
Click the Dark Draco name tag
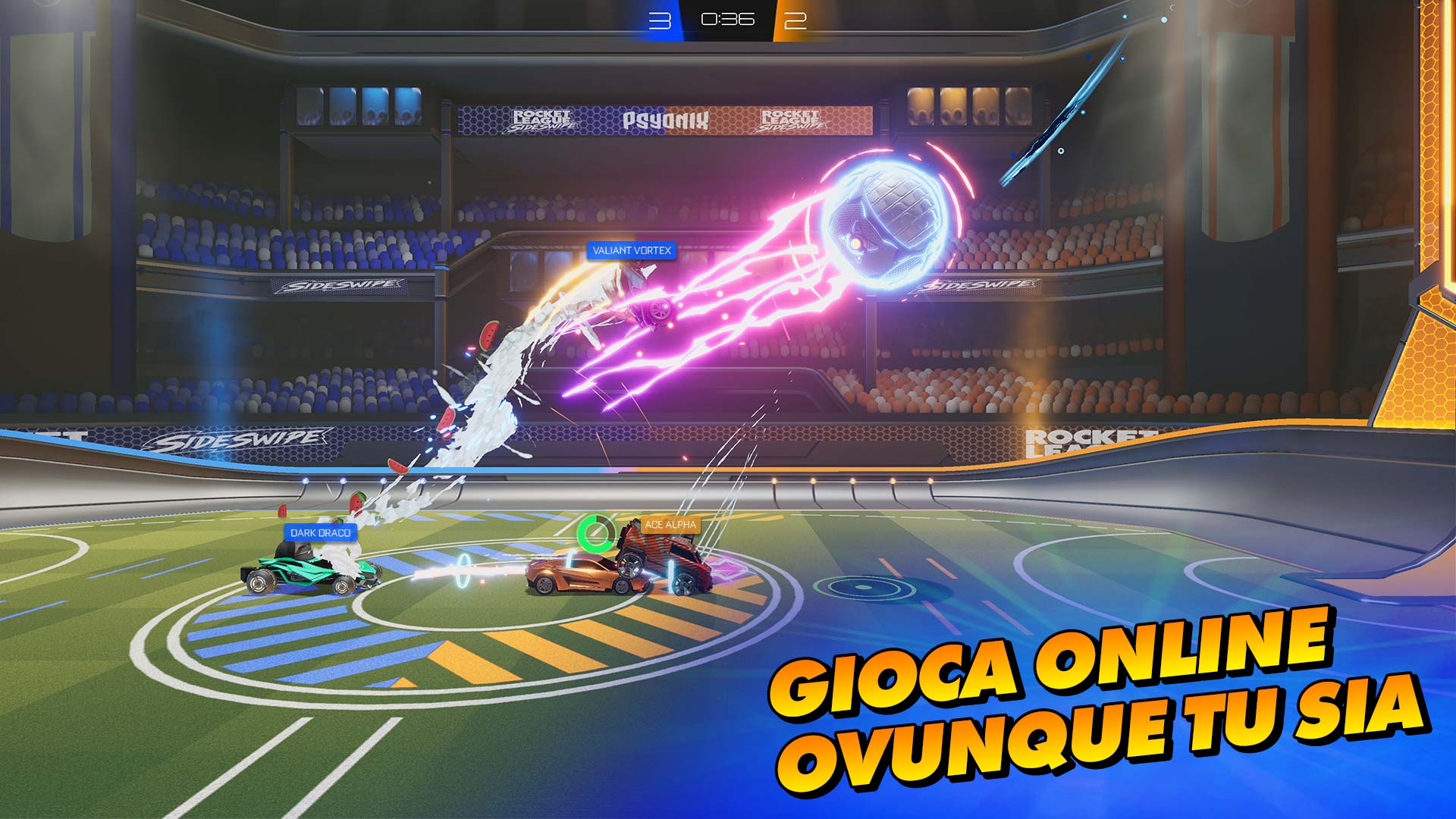point(320,533)
